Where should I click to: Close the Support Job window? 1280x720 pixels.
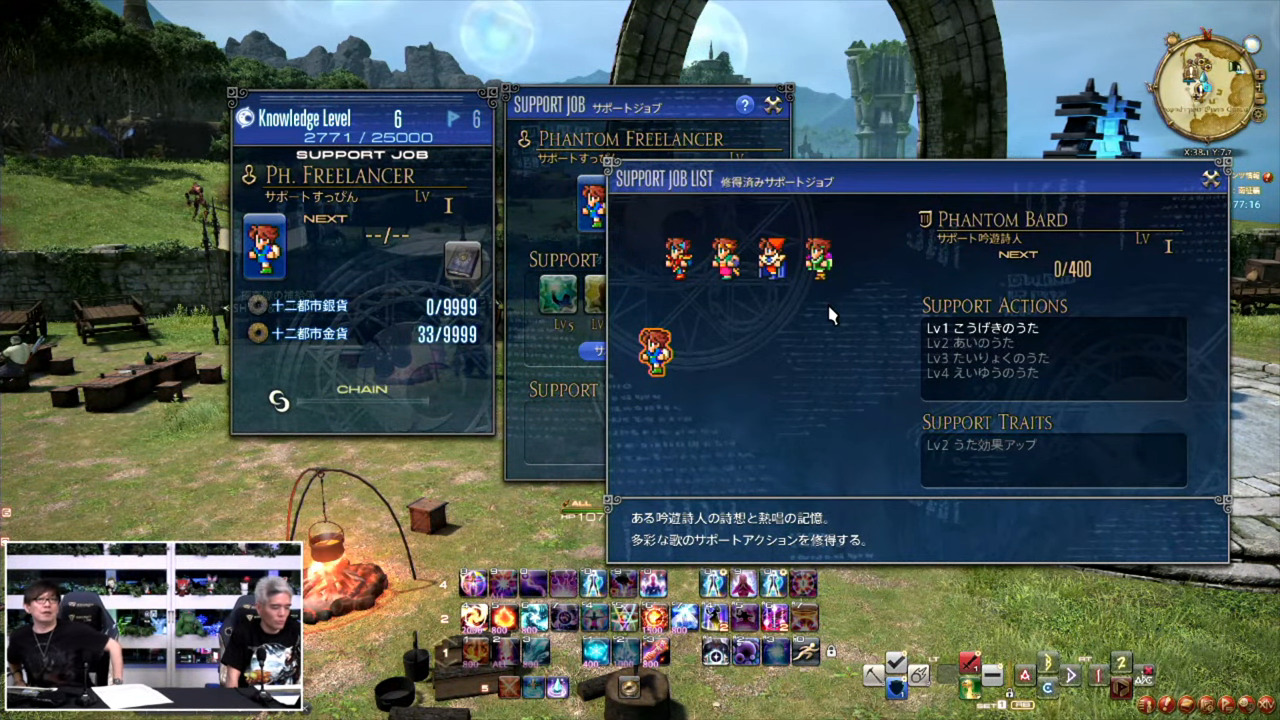click(773, 104)
